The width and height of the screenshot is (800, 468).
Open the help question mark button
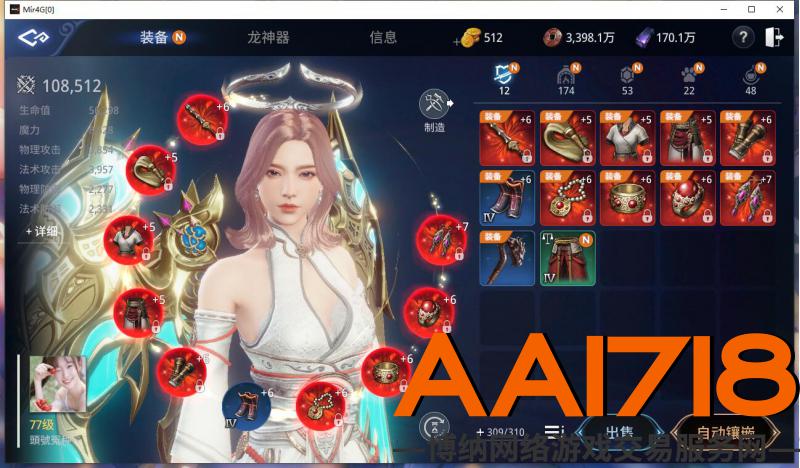742,38
